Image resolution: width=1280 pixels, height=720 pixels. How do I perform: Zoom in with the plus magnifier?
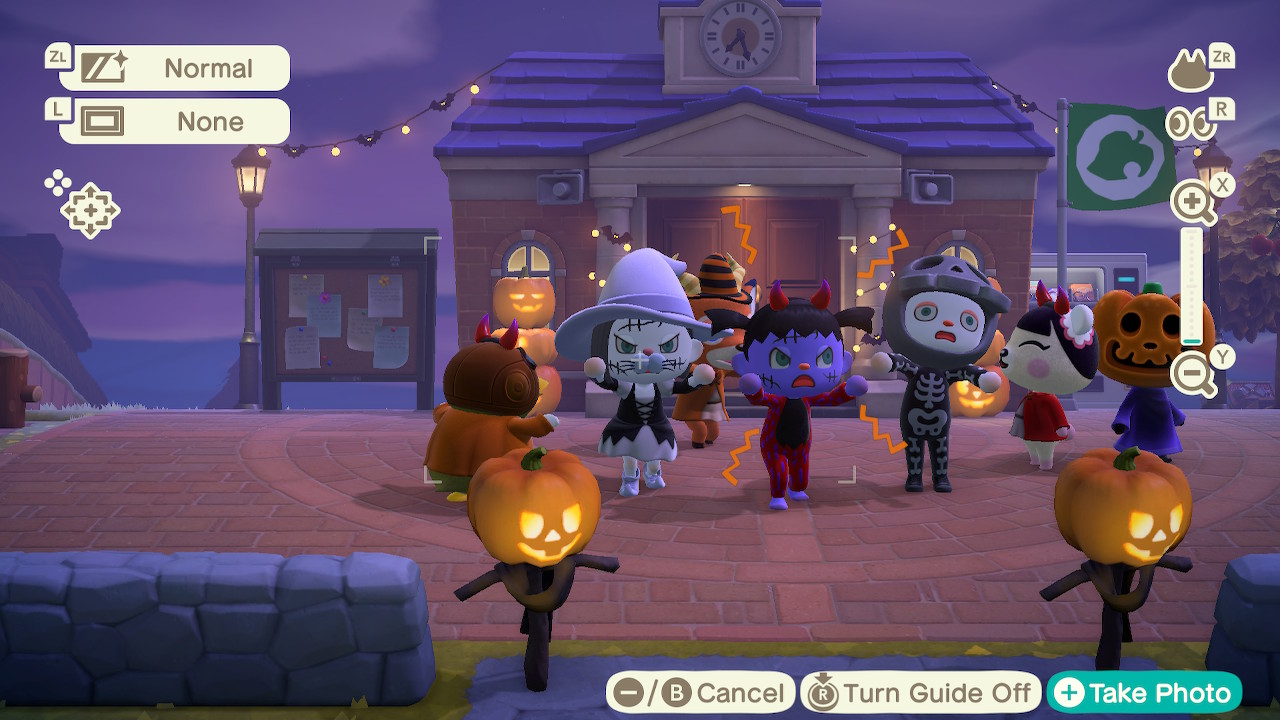tap(1194, 204)
